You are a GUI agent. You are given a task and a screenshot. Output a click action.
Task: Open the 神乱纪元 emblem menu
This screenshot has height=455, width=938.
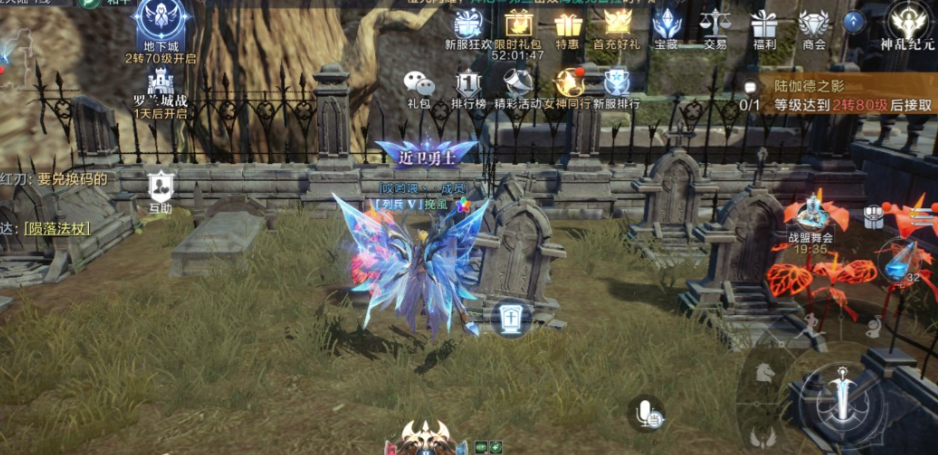907,22
